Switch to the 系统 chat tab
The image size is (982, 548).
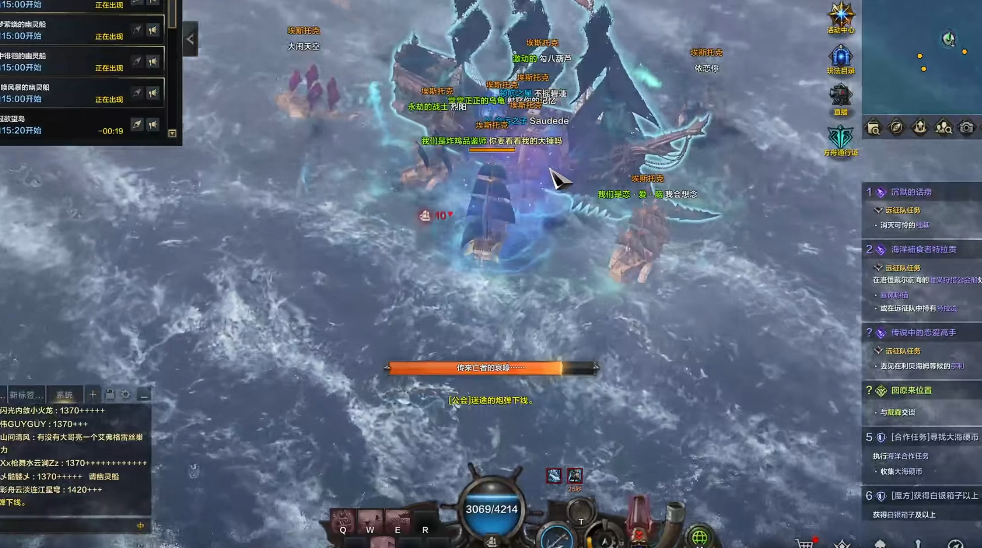tap(64, 394)
